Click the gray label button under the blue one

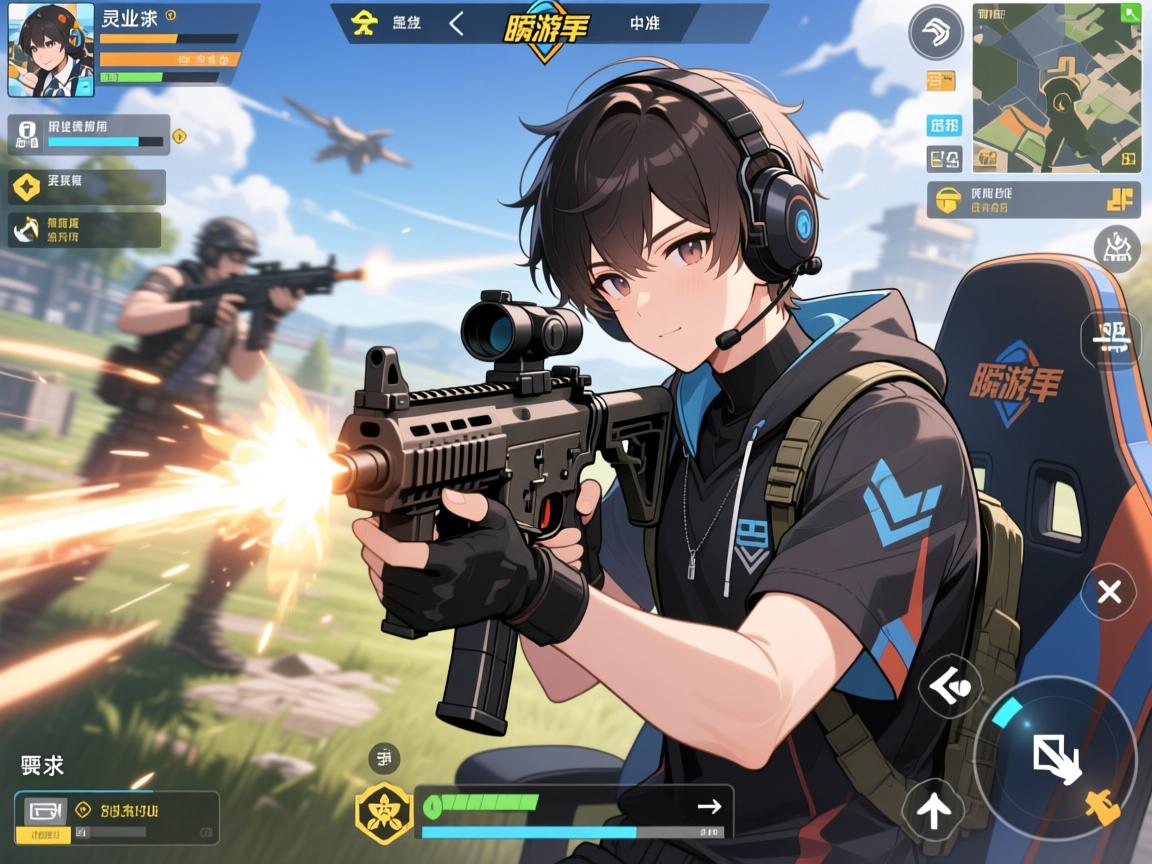pos(944,157)
